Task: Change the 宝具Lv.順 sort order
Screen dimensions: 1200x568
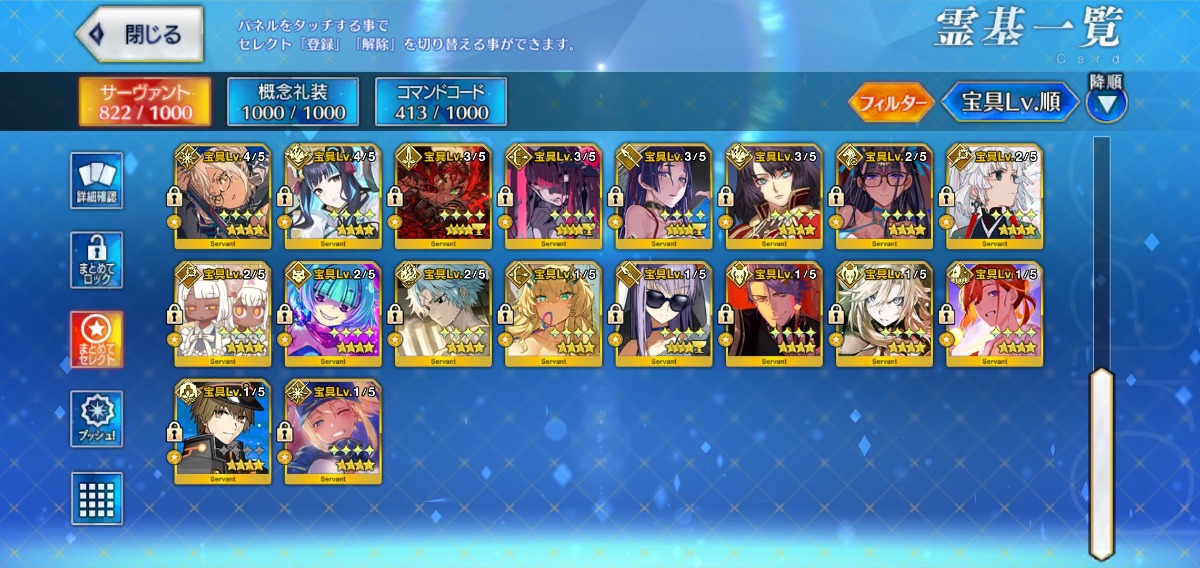Action: click(1011, 102)
